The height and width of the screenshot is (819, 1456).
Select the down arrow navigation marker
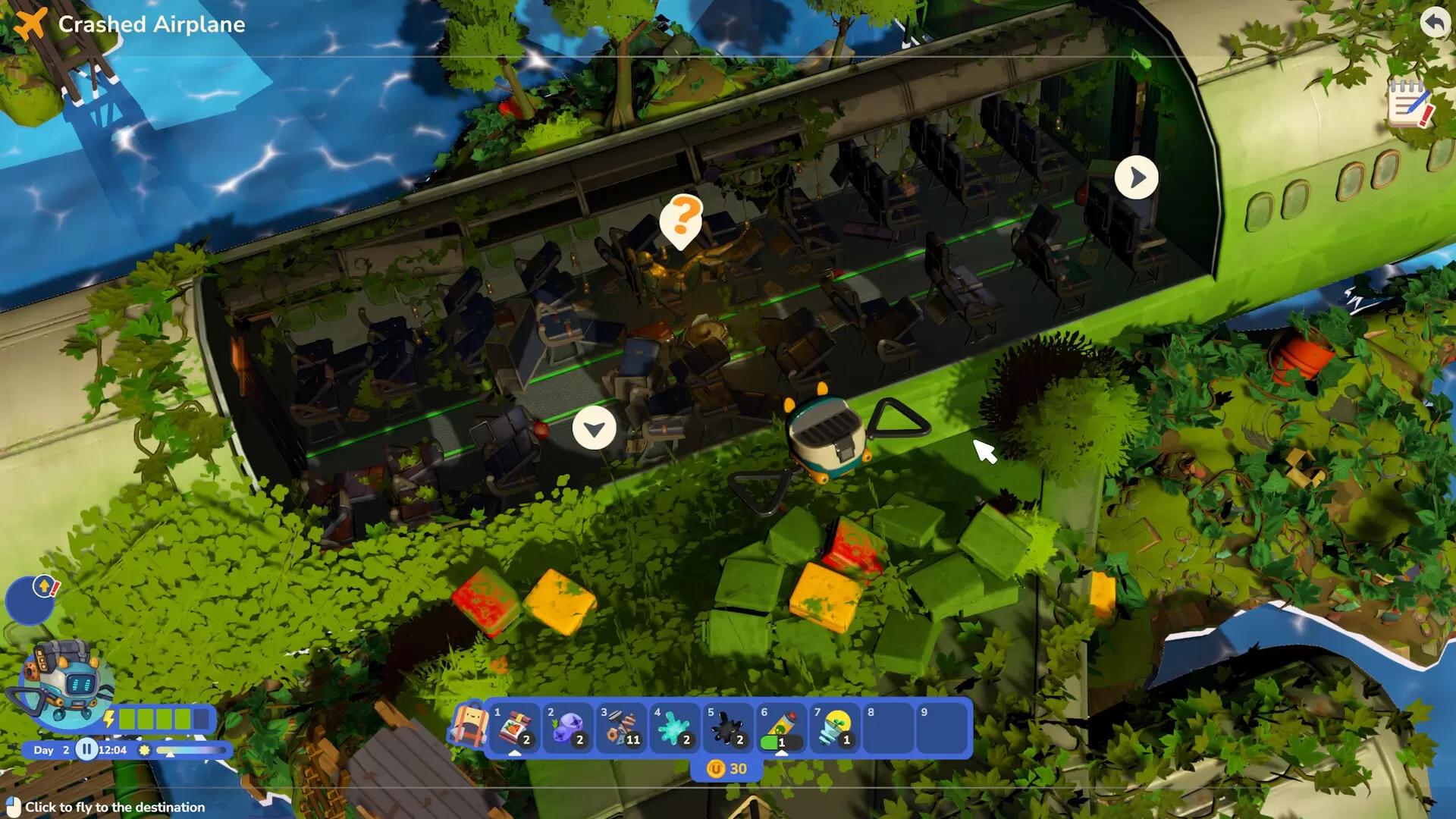click(594, 429)
